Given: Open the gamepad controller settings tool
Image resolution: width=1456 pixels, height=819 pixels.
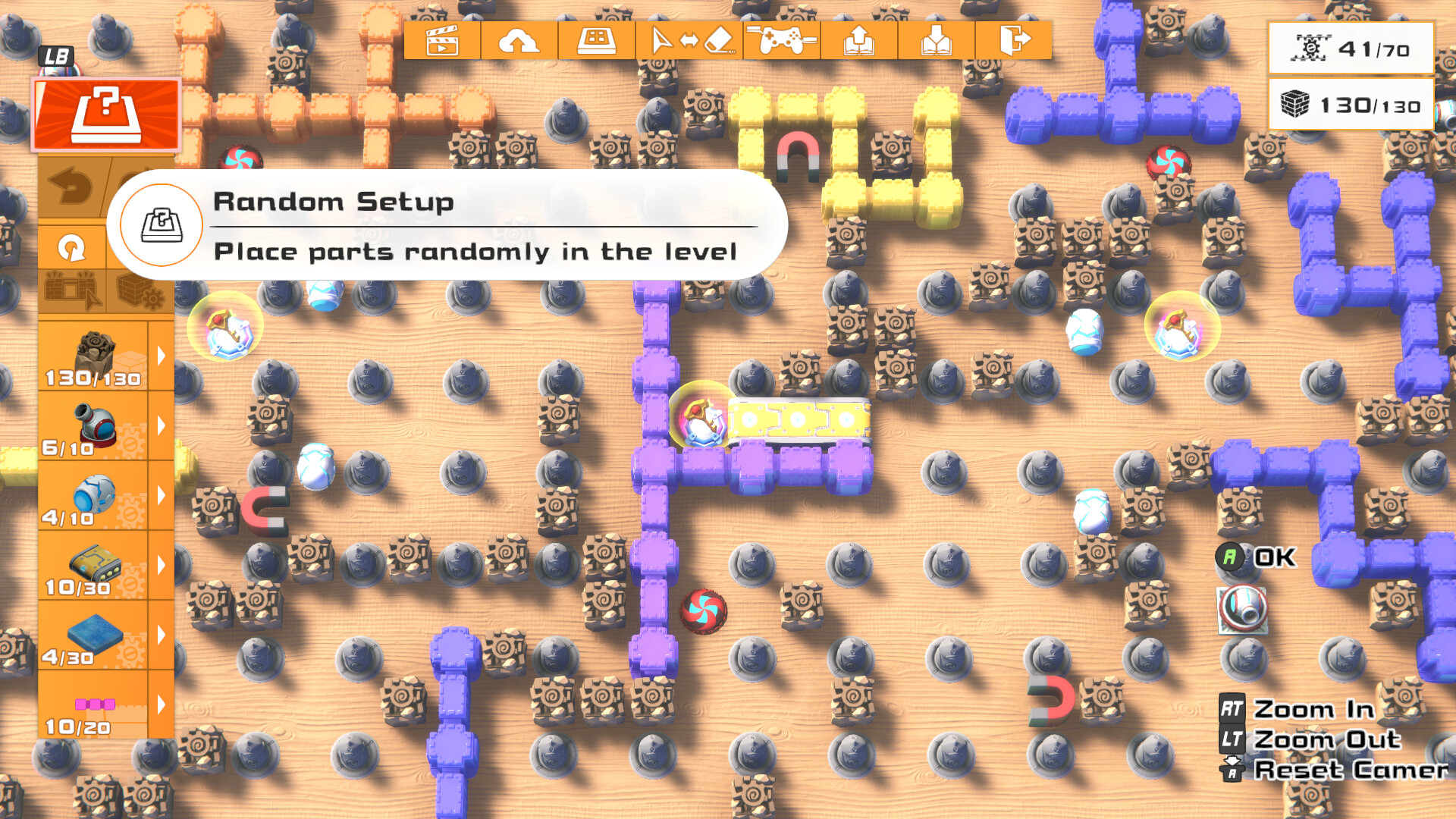Looking at the screenshot, I should [783, 42].
